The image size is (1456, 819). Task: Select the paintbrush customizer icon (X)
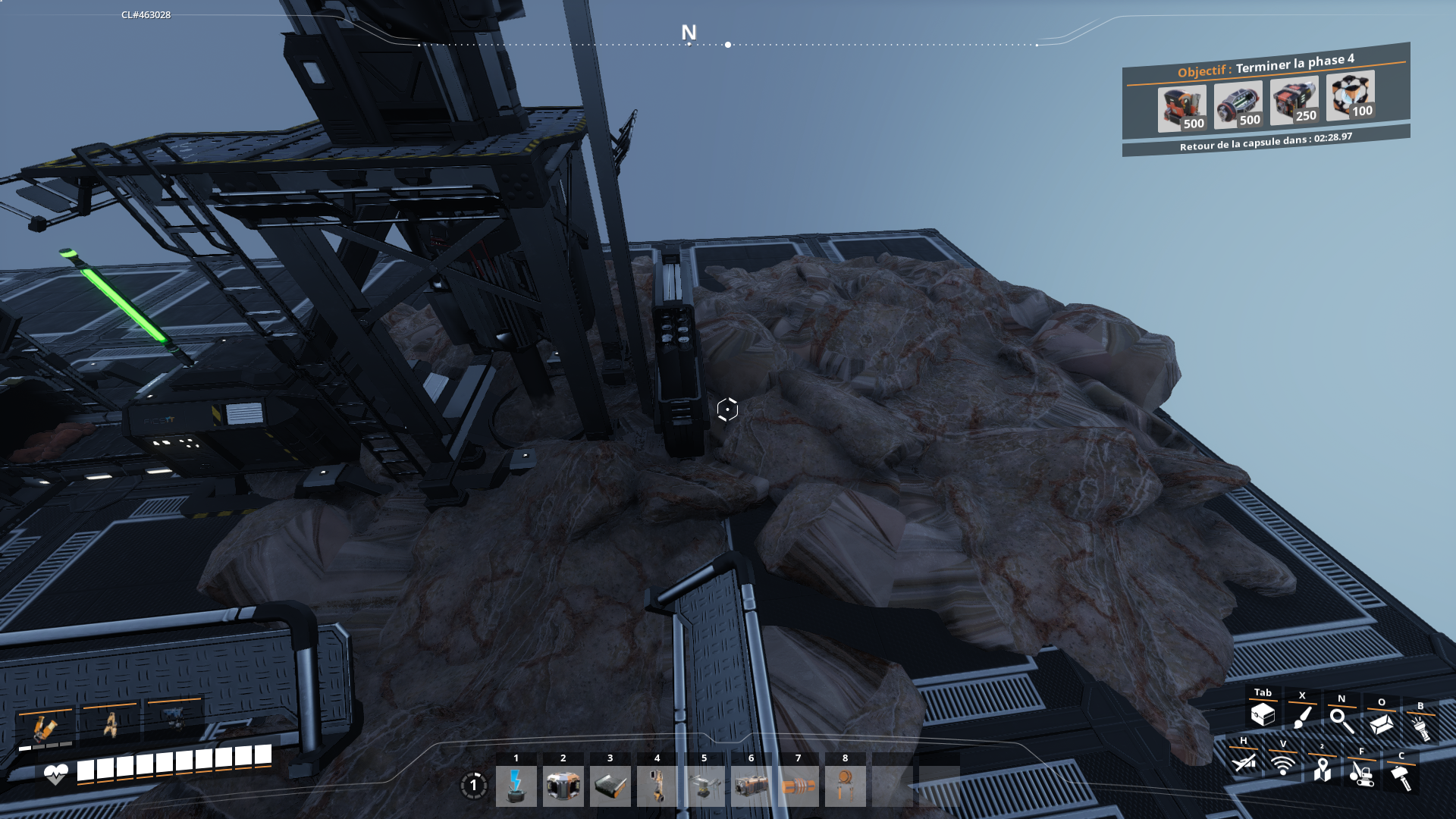click(1301, 717)
